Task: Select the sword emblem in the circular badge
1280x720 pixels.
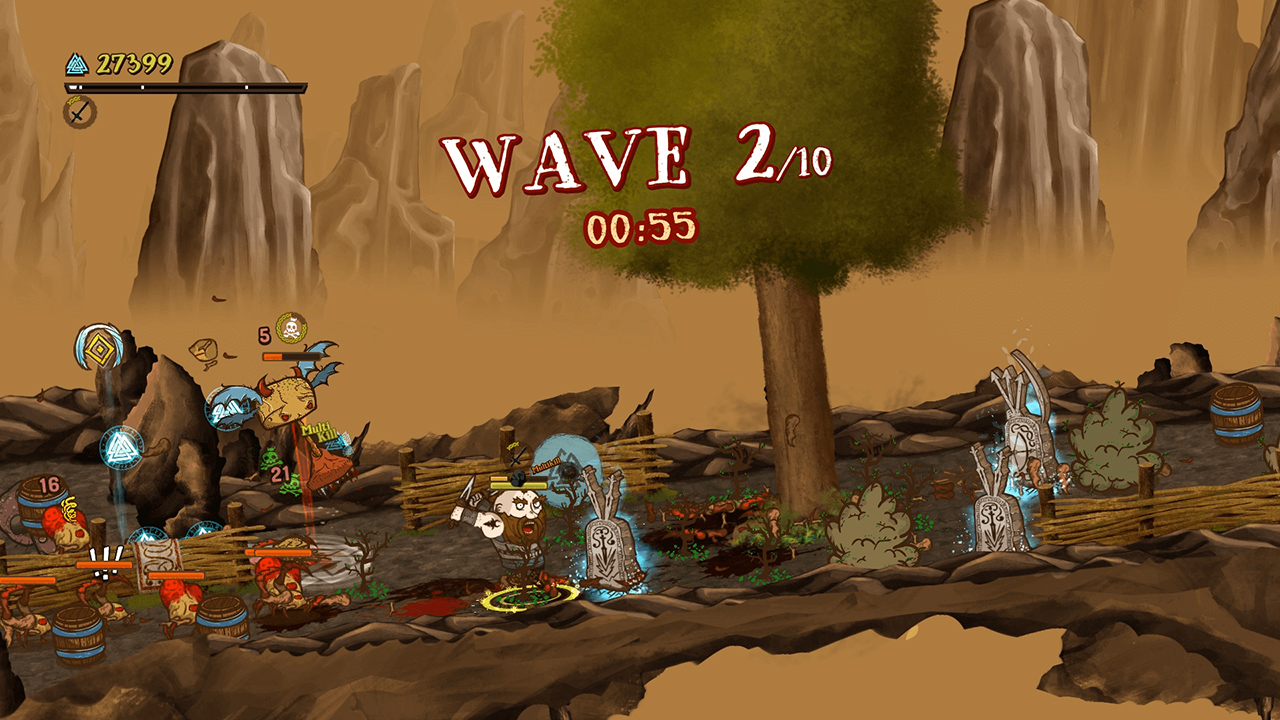Action: pos(80,112)
